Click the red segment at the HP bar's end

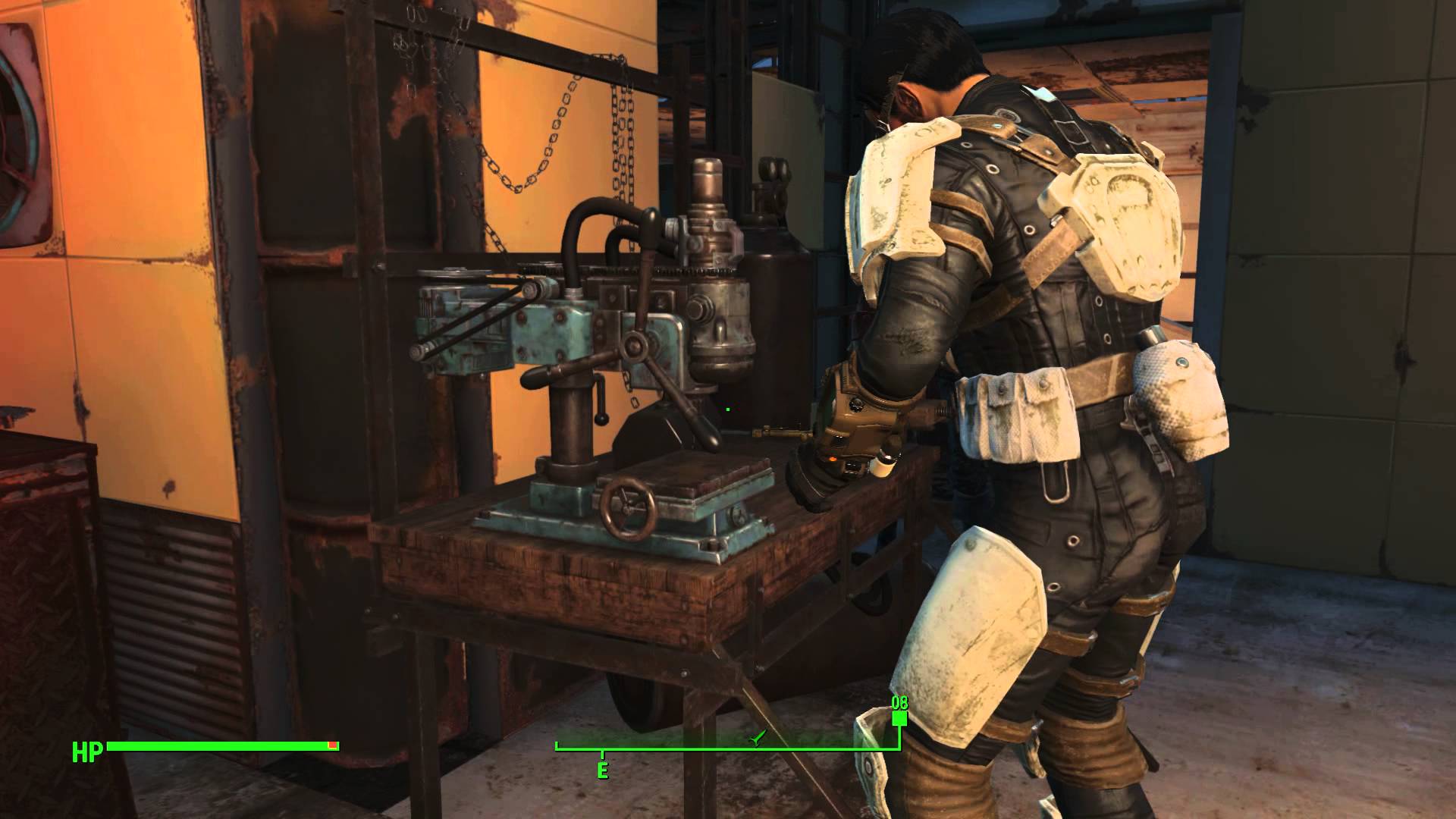coord(331,745)
